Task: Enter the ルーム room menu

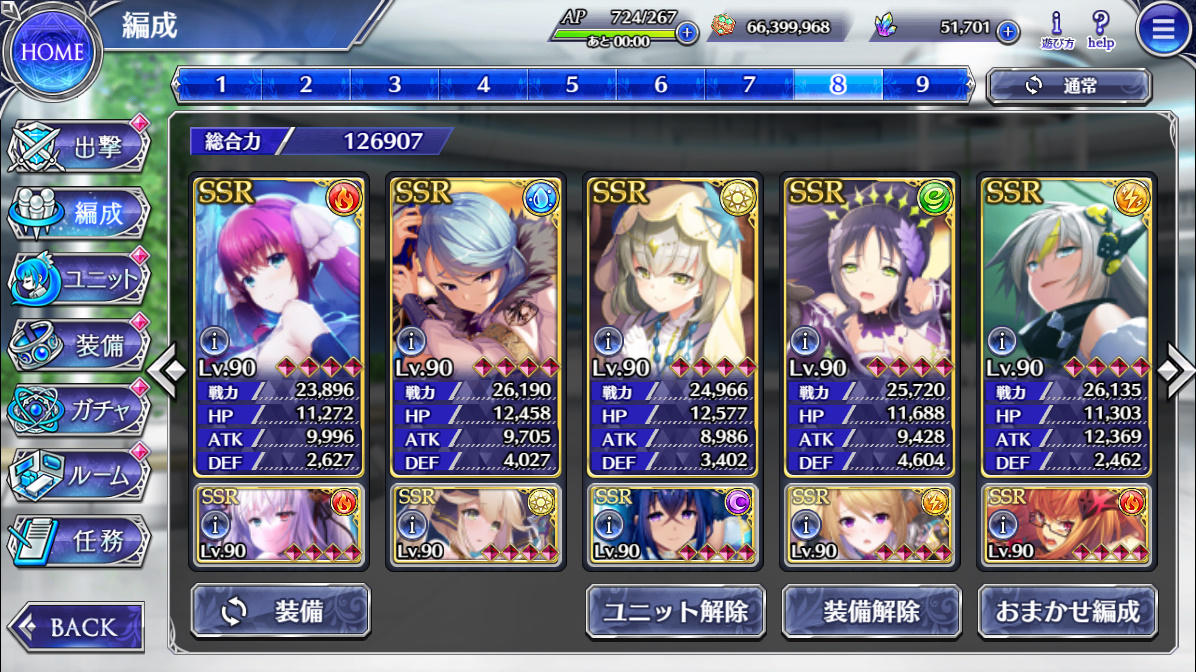Action: [80, 476]
